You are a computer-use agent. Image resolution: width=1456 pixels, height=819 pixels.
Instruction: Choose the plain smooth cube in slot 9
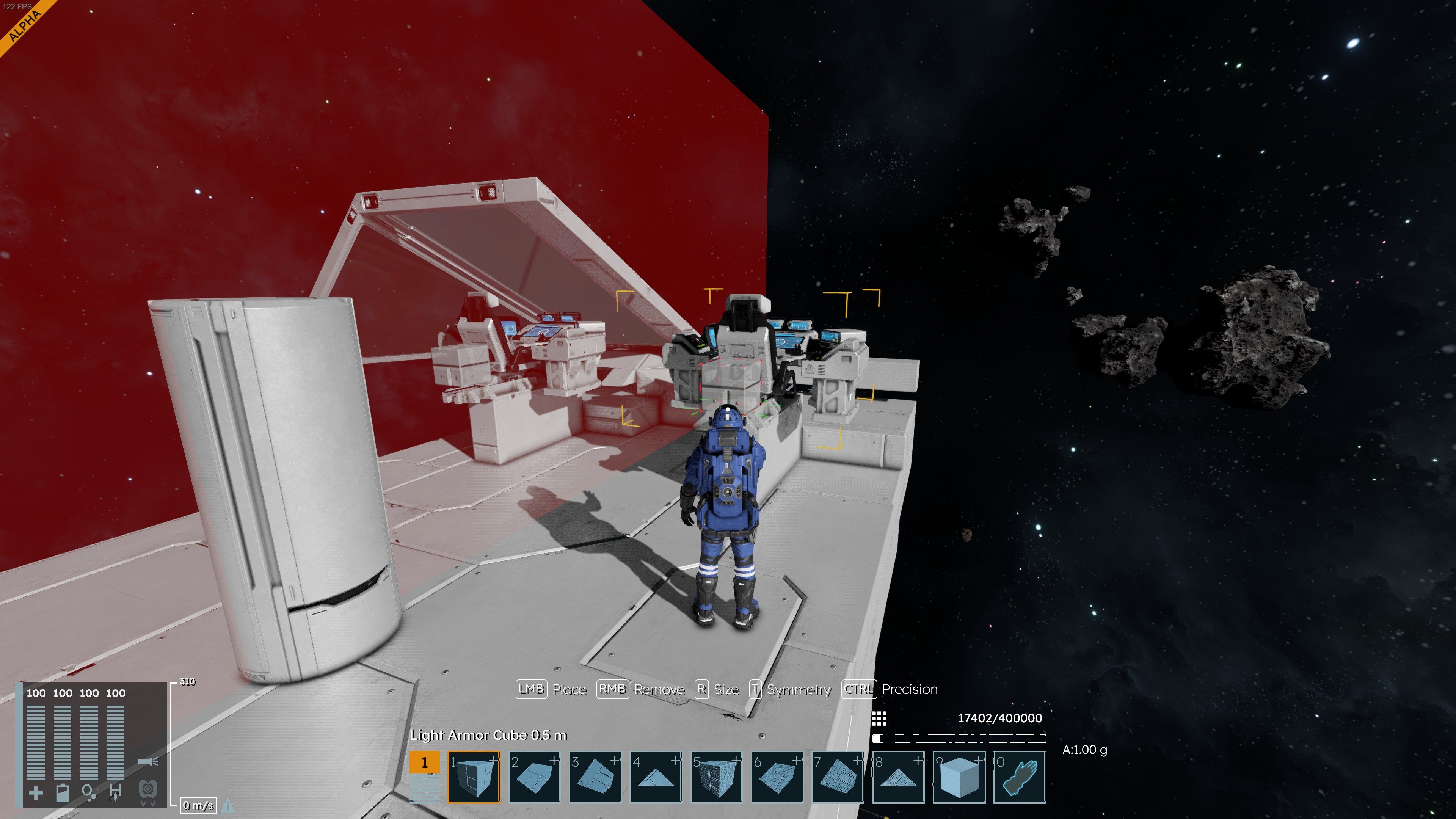[959, 777]
